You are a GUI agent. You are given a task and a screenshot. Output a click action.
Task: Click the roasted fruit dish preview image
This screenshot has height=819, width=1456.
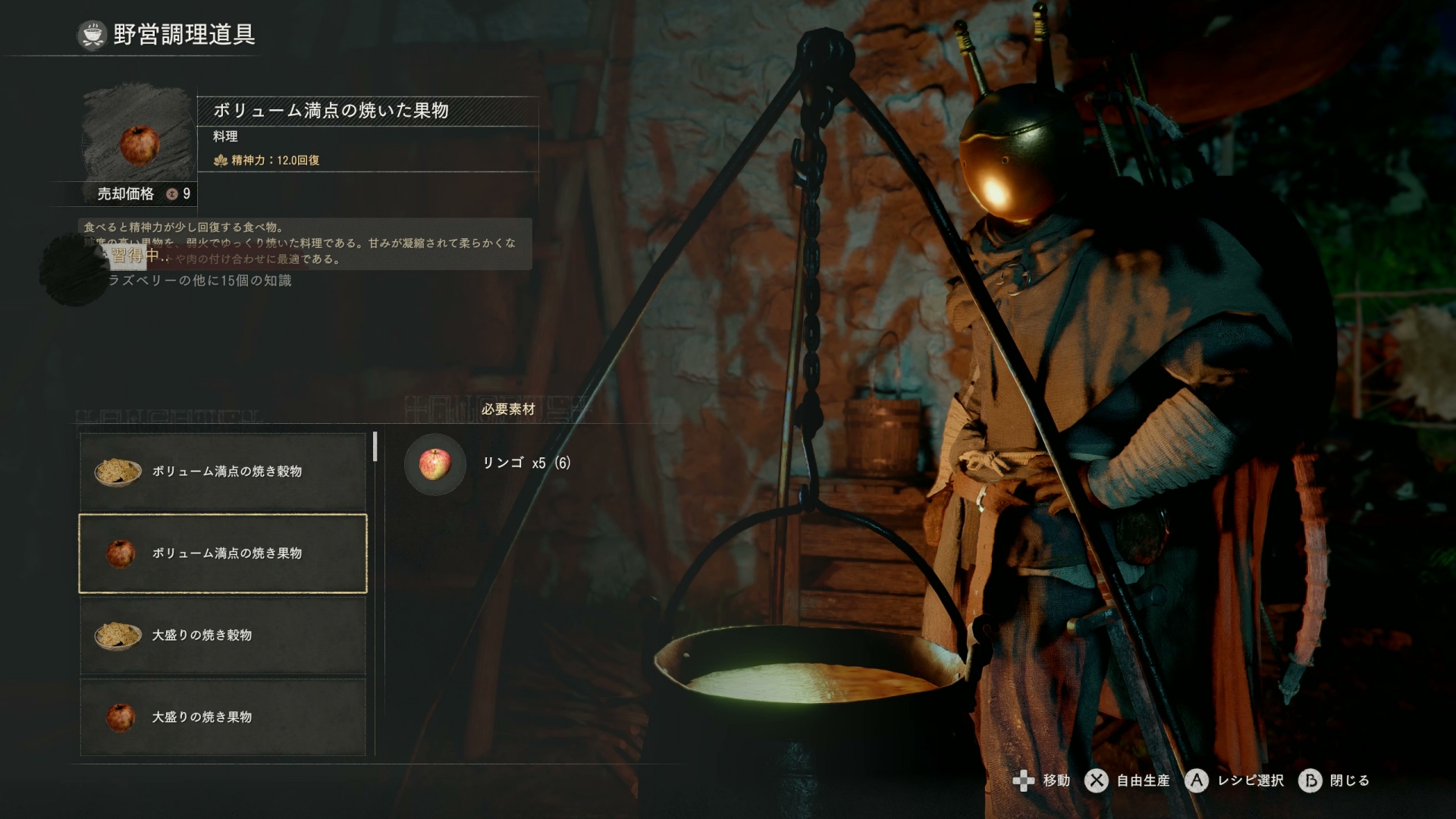click(x=140, y=143)
